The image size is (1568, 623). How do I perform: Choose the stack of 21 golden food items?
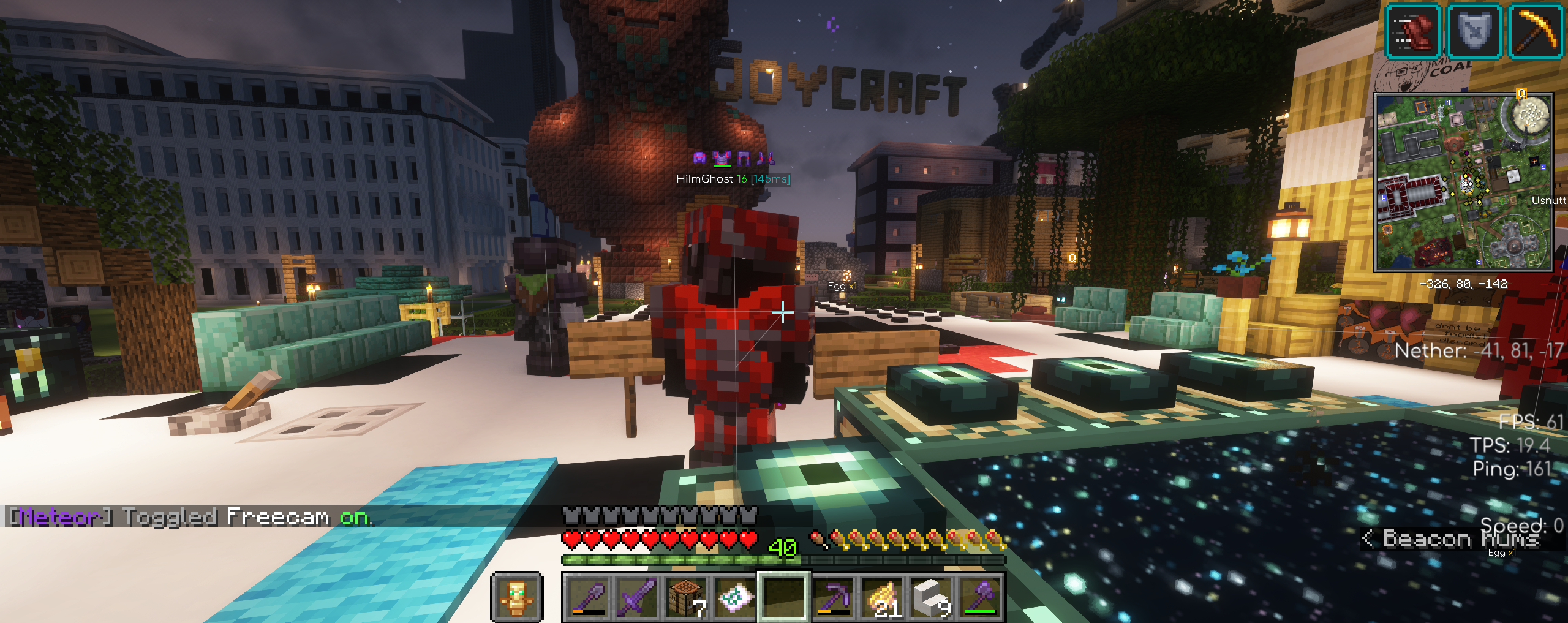[x=883, y=597]
